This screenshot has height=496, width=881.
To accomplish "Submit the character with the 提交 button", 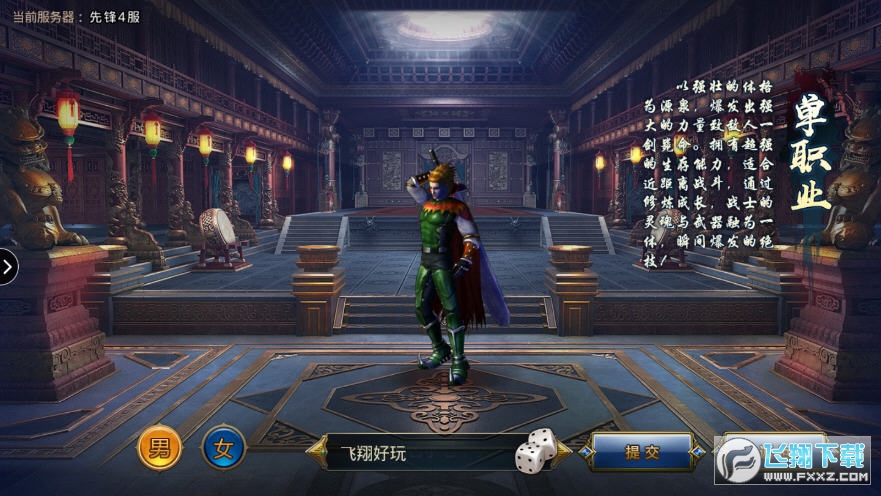I will [642, 452].
